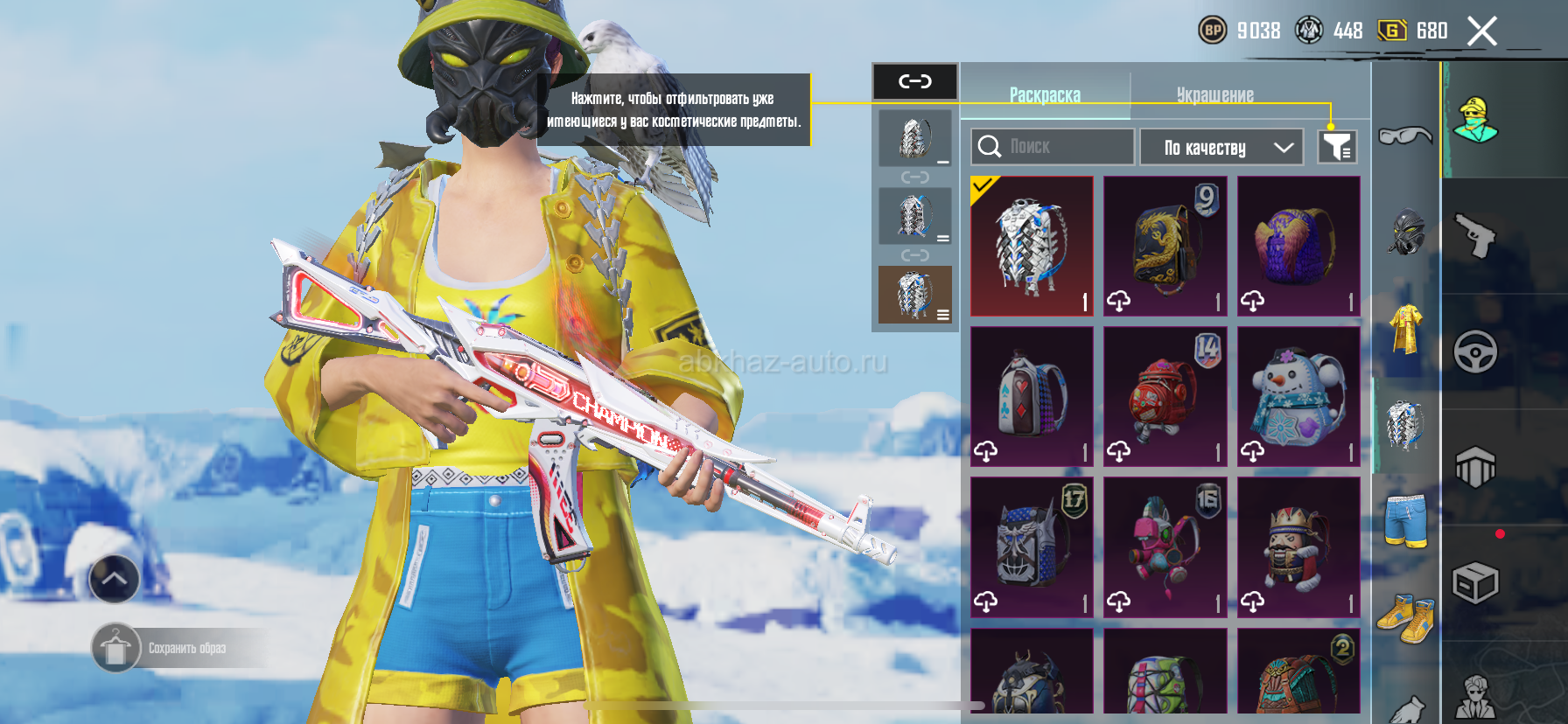Open the glasses equipment slot

point(1405,136)
